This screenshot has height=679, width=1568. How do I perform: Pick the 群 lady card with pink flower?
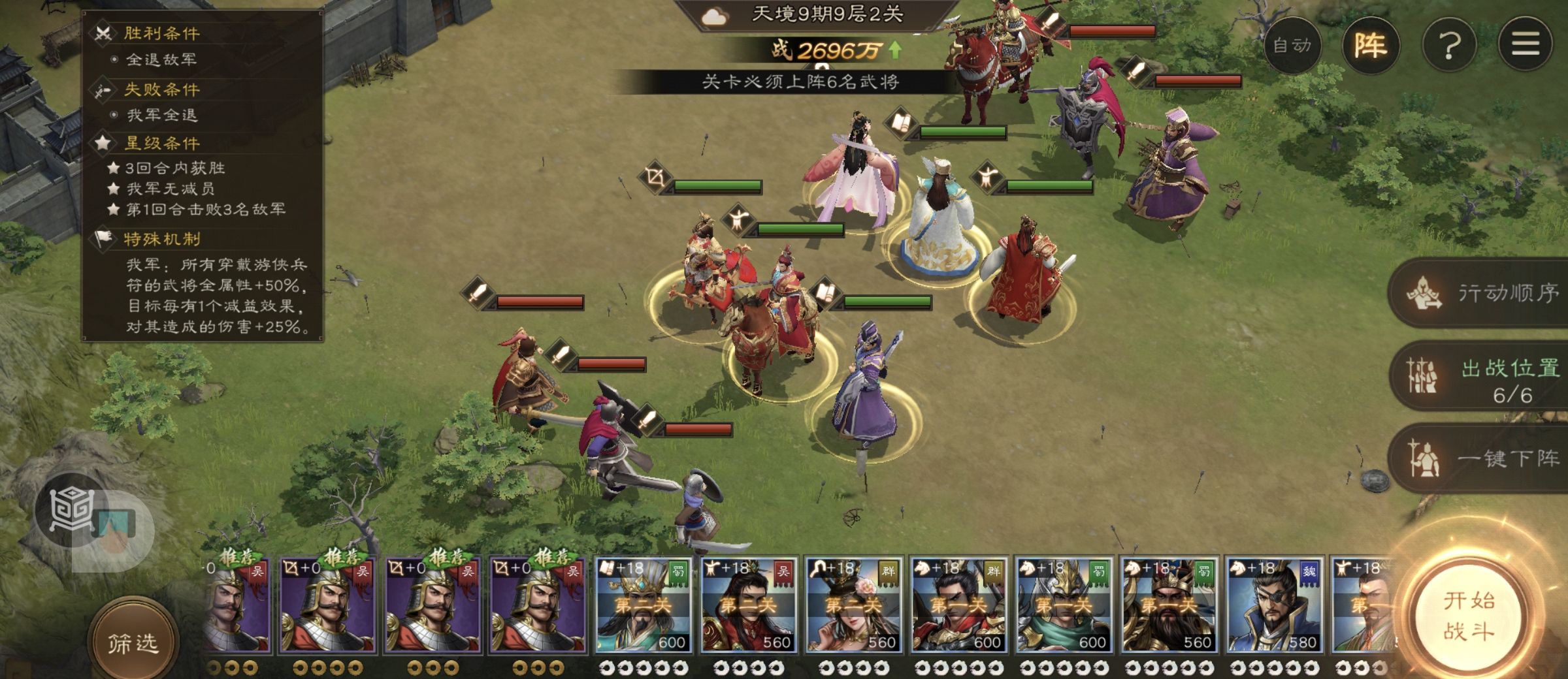pyautogui.click(x=854, y=605)
